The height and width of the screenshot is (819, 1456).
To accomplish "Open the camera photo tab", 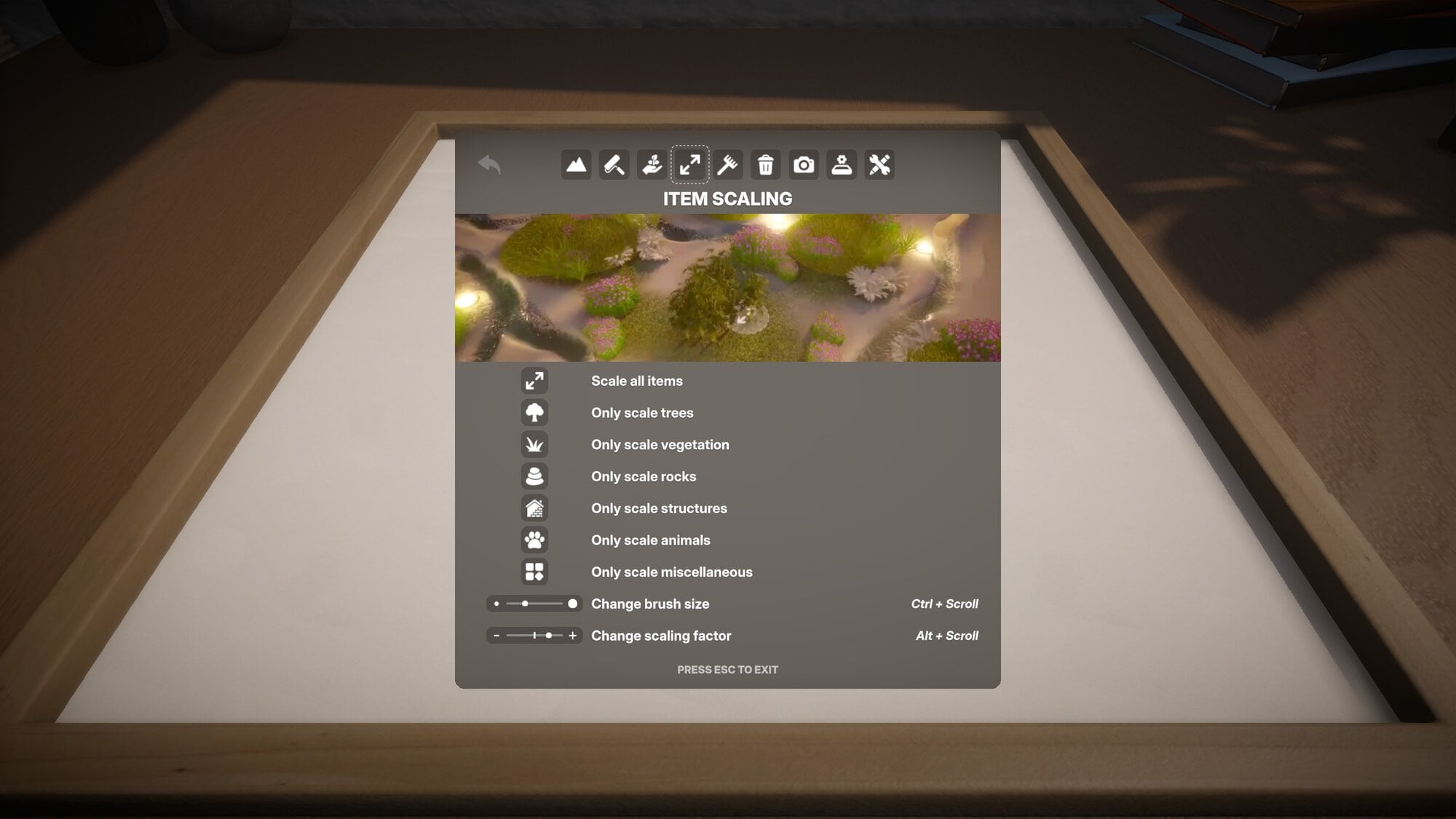I will click(804, 165).
